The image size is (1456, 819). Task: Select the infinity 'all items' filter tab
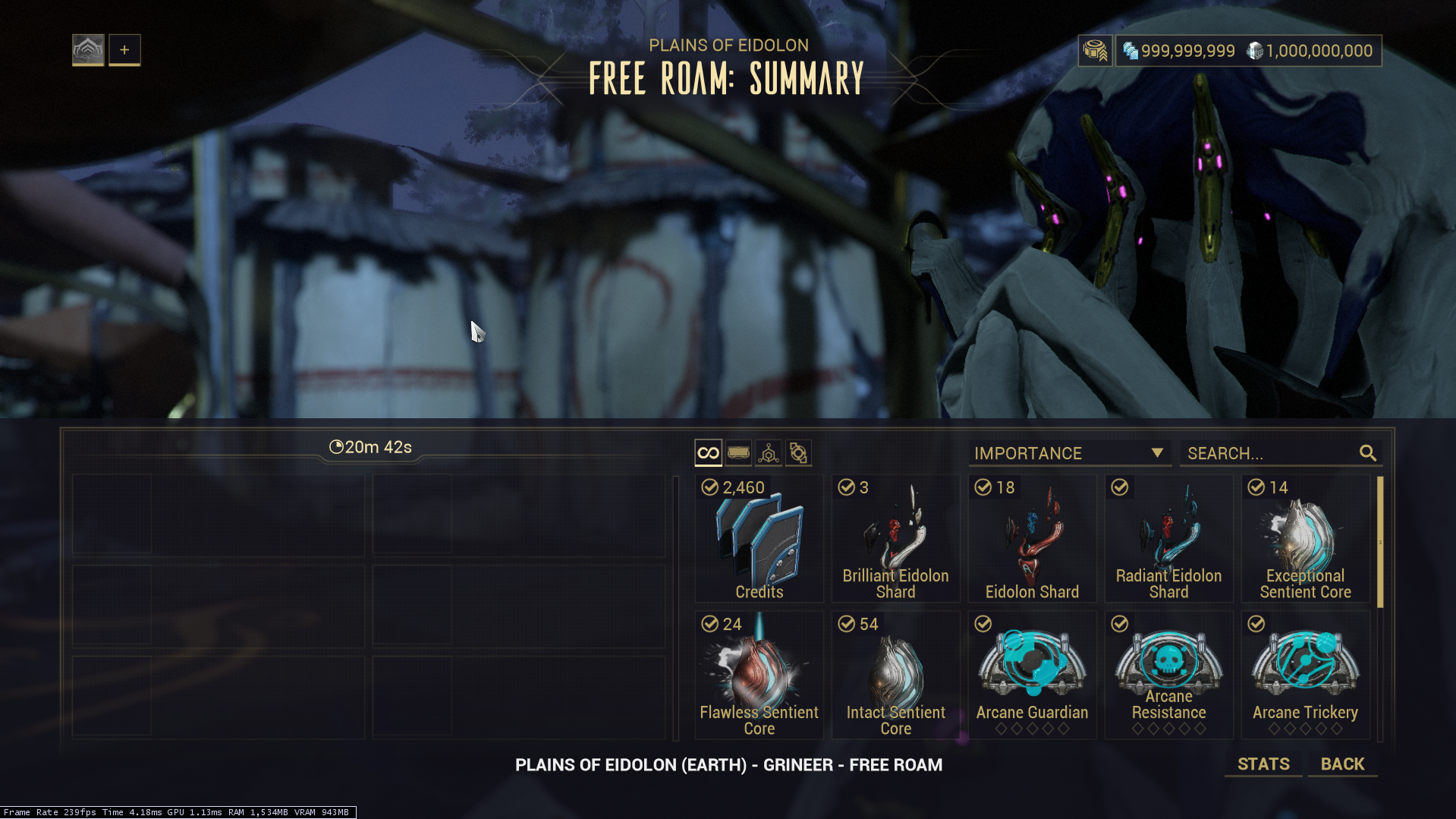tap(708, 453)
